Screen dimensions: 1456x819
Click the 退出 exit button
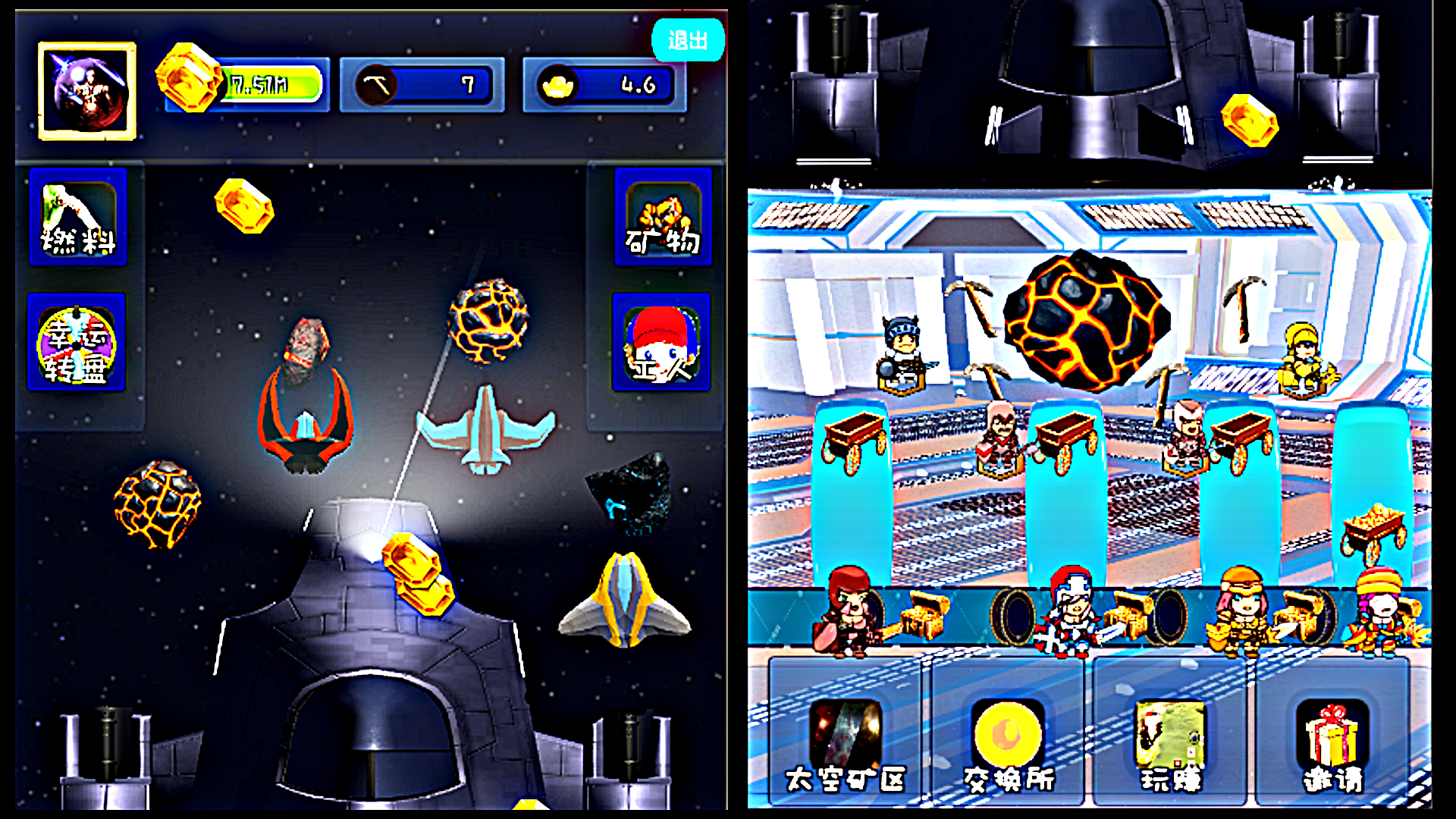tap(687, 40)
